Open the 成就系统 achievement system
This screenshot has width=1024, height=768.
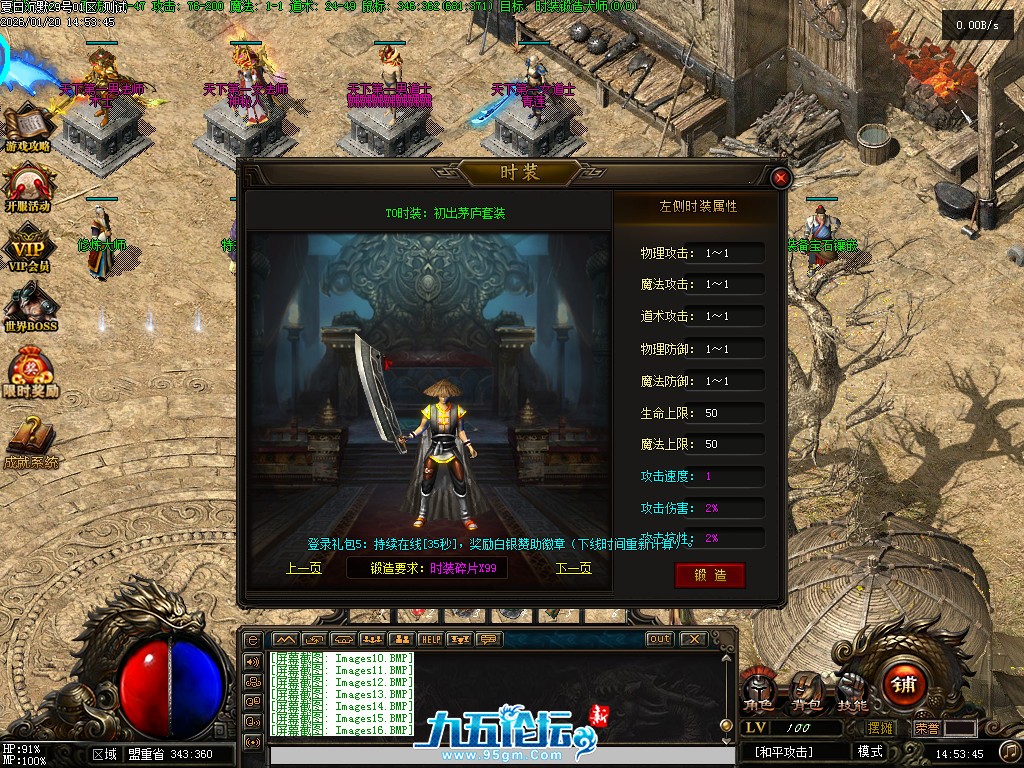click(x=30, y=444)
